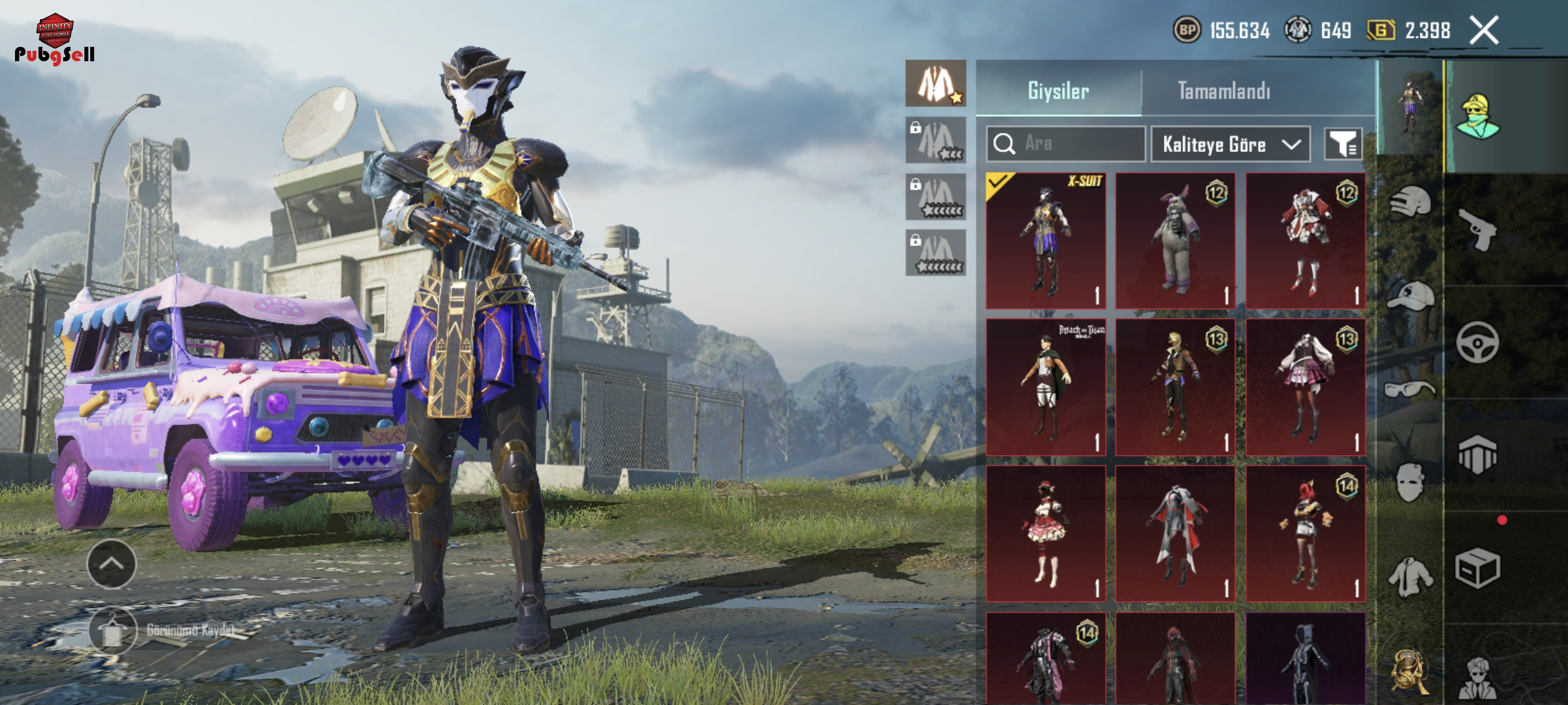The width and height of the screenshot is (1568, 705).
Task: Open the cap headwear category
Action: coord(1410,296)
